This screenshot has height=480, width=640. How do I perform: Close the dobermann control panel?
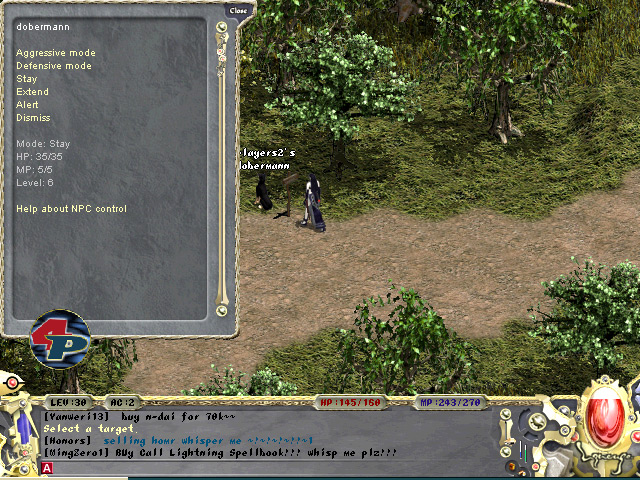click(238, 10)
